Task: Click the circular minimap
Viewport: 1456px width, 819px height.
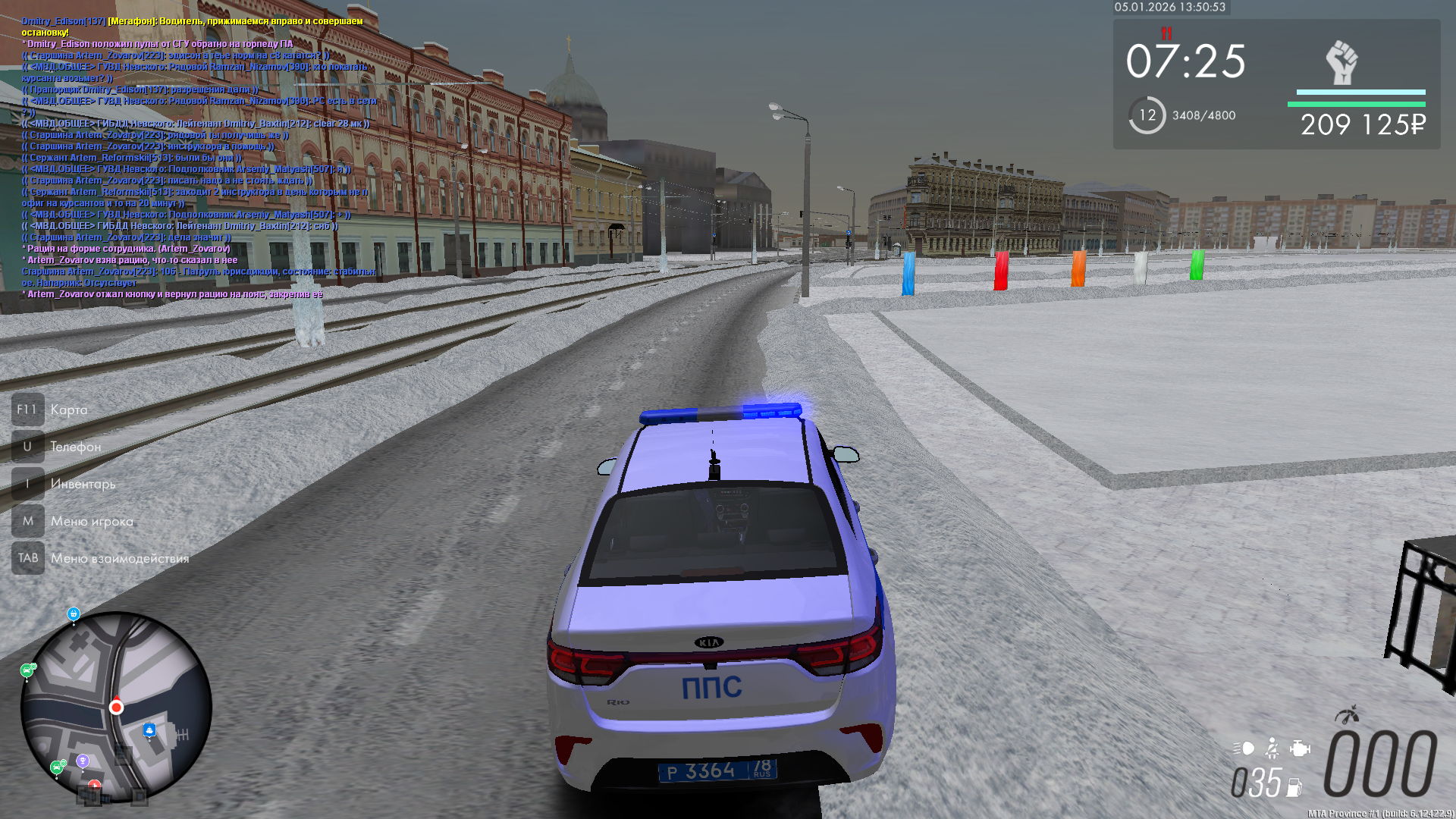Action: click(116, 707)
